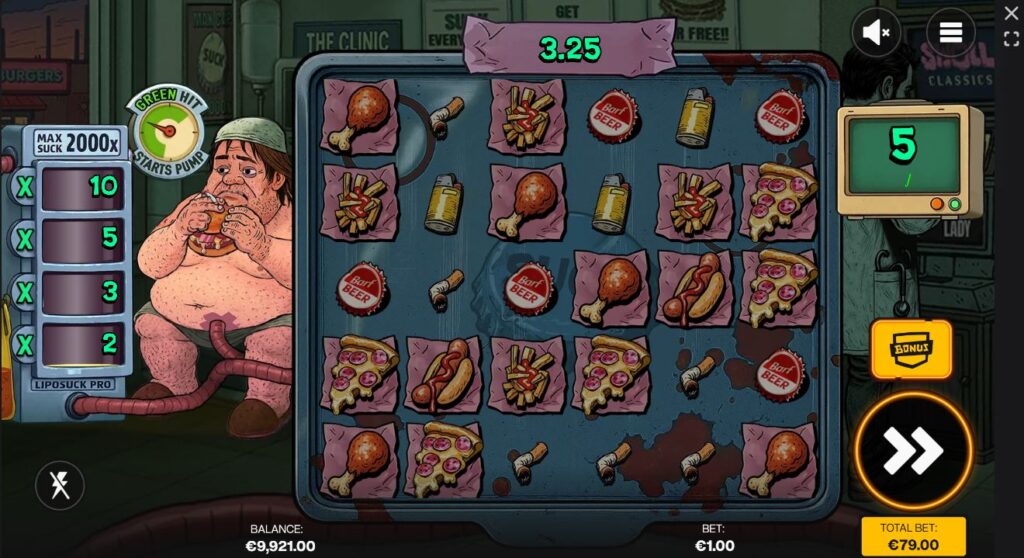Toggle turbo mode lightning bolt icon
This screenshot has height=558, width=1024.
[60, 486]
